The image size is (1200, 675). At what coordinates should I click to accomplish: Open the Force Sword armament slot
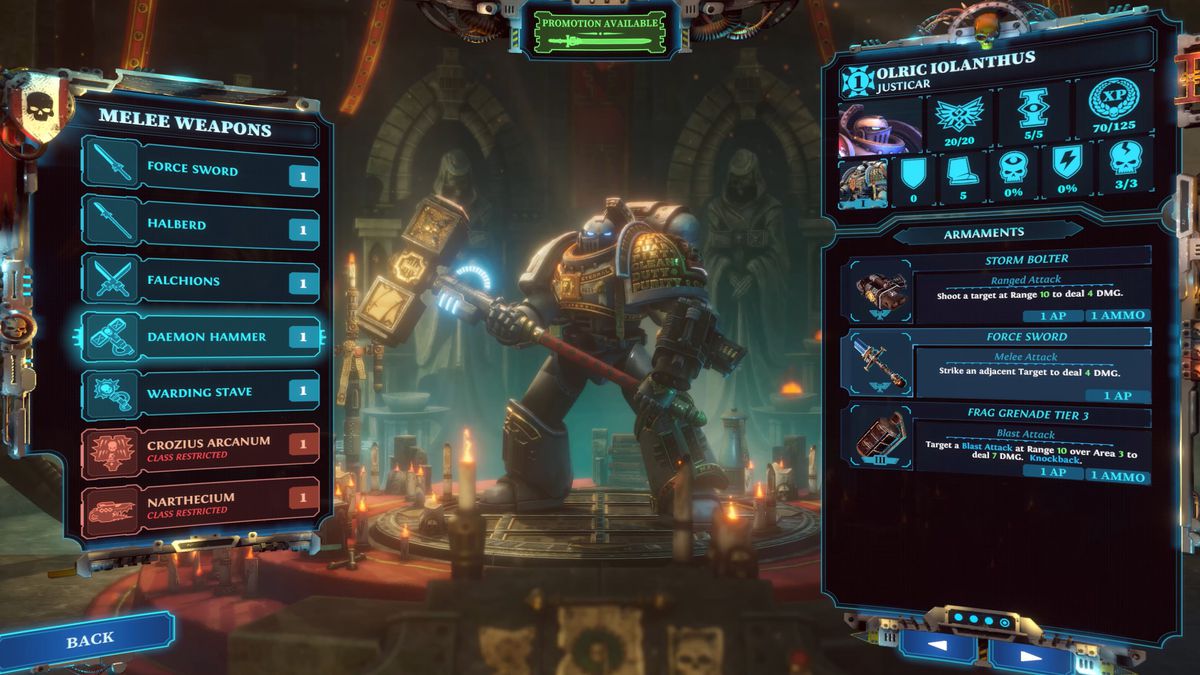click(1000, 366)
